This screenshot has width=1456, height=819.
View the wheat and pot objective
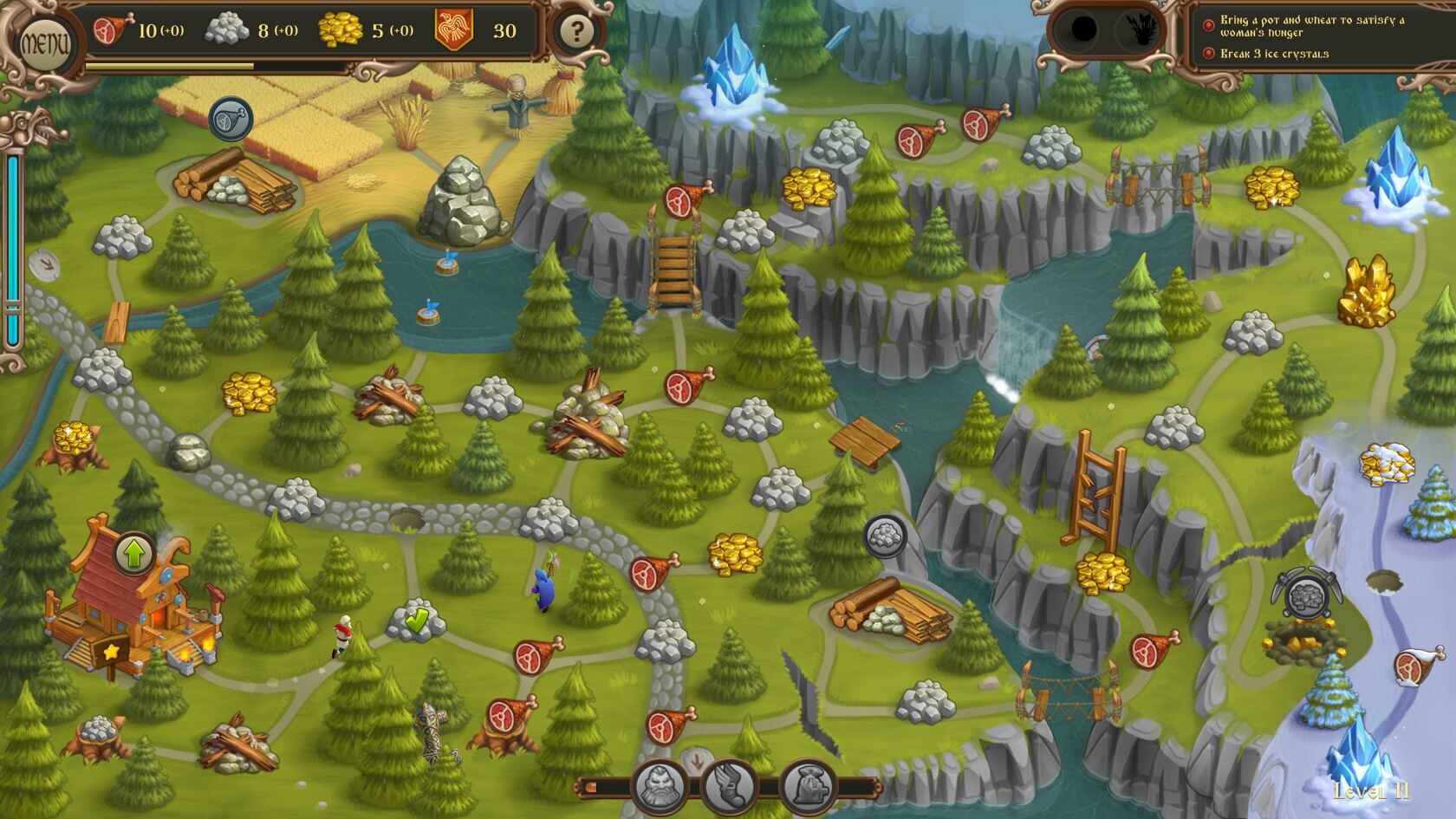(x=1310, y=26)
